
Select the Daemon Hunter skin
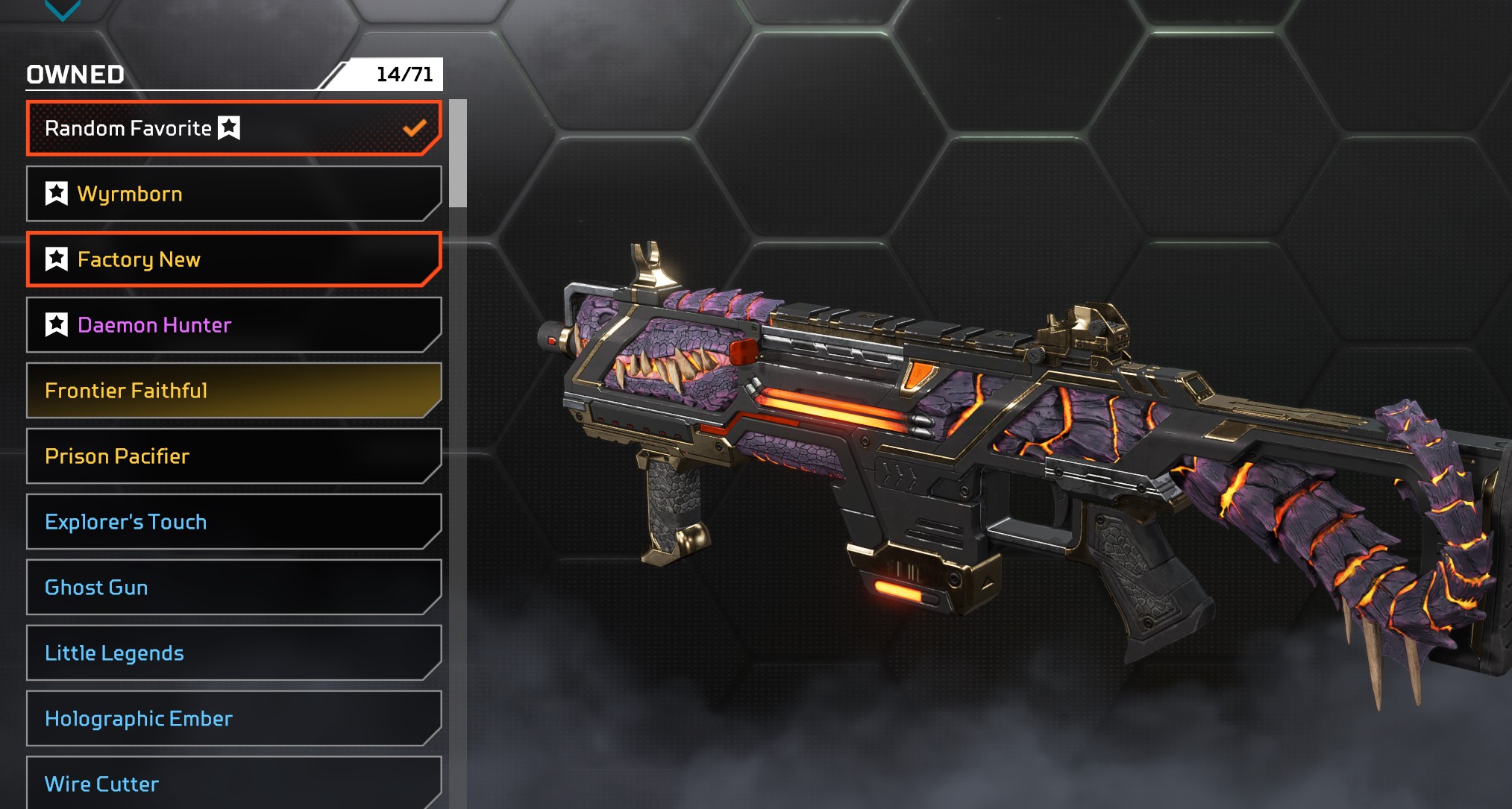[x=233, y=325]
